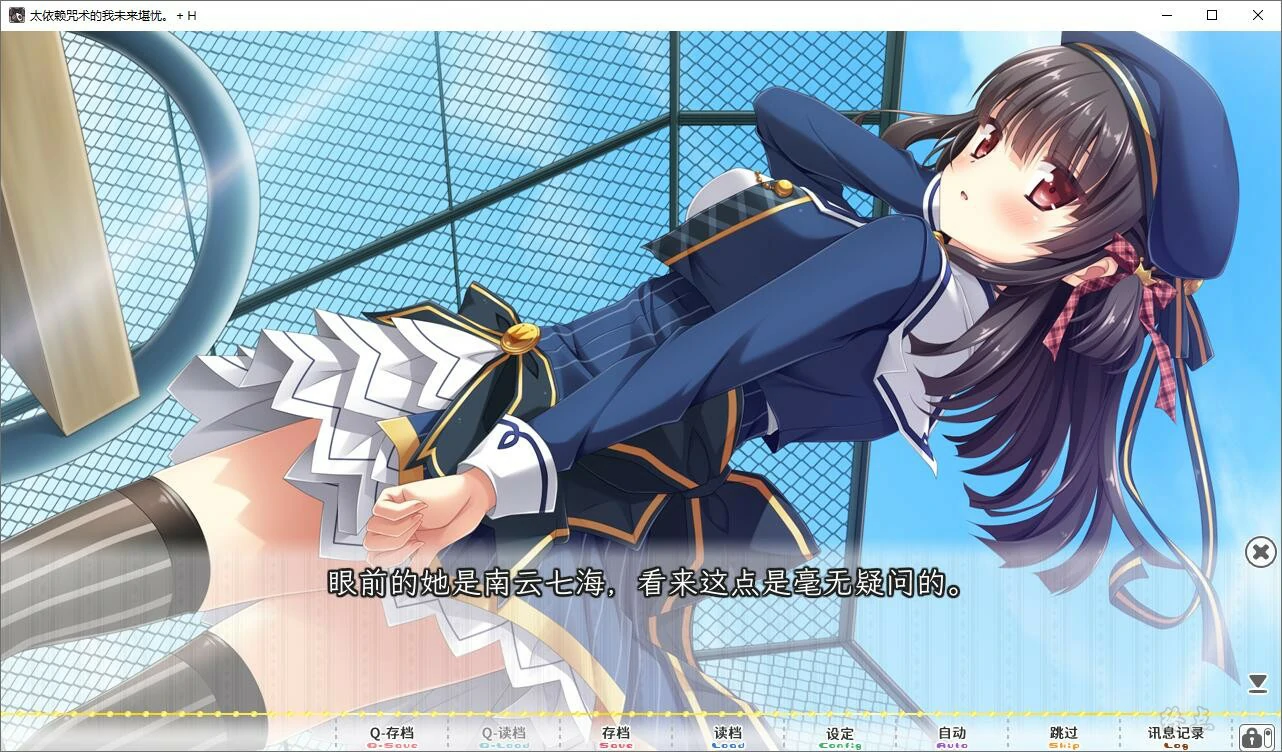Open the 设定 (Config) settings menu
Screen dimensions: 1282x752
tap(839, 734)
